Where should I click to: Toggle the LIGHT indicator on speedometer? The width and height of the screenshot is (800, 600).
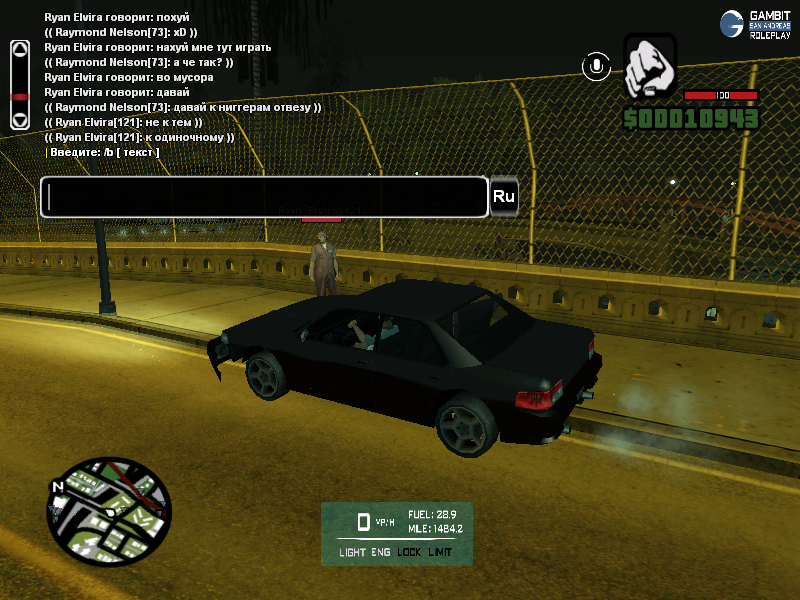353,552
